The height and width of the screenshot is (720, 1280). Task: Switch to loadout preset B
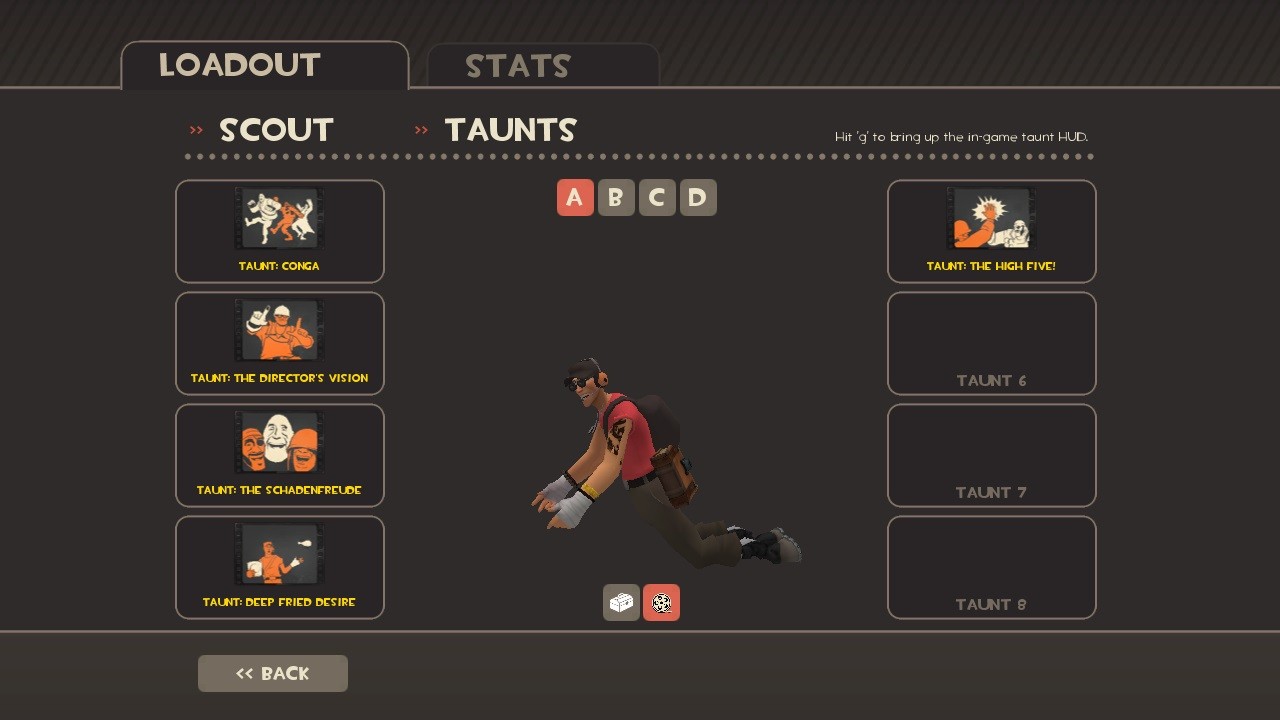coord(616,197)
